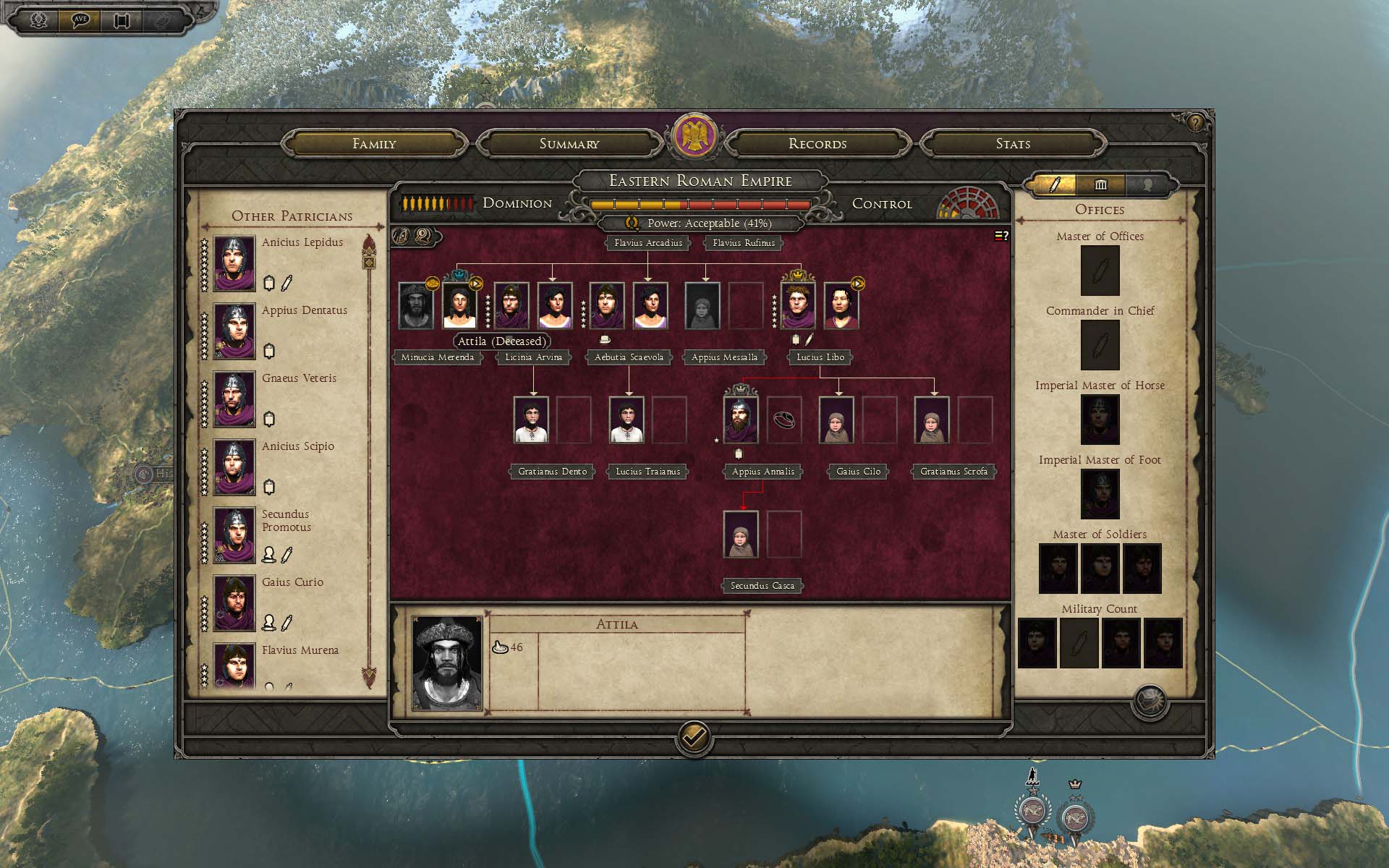This screenshot has height=868, width=1389.
Task: Show the Records tab
Action: [x=817, y=143]
